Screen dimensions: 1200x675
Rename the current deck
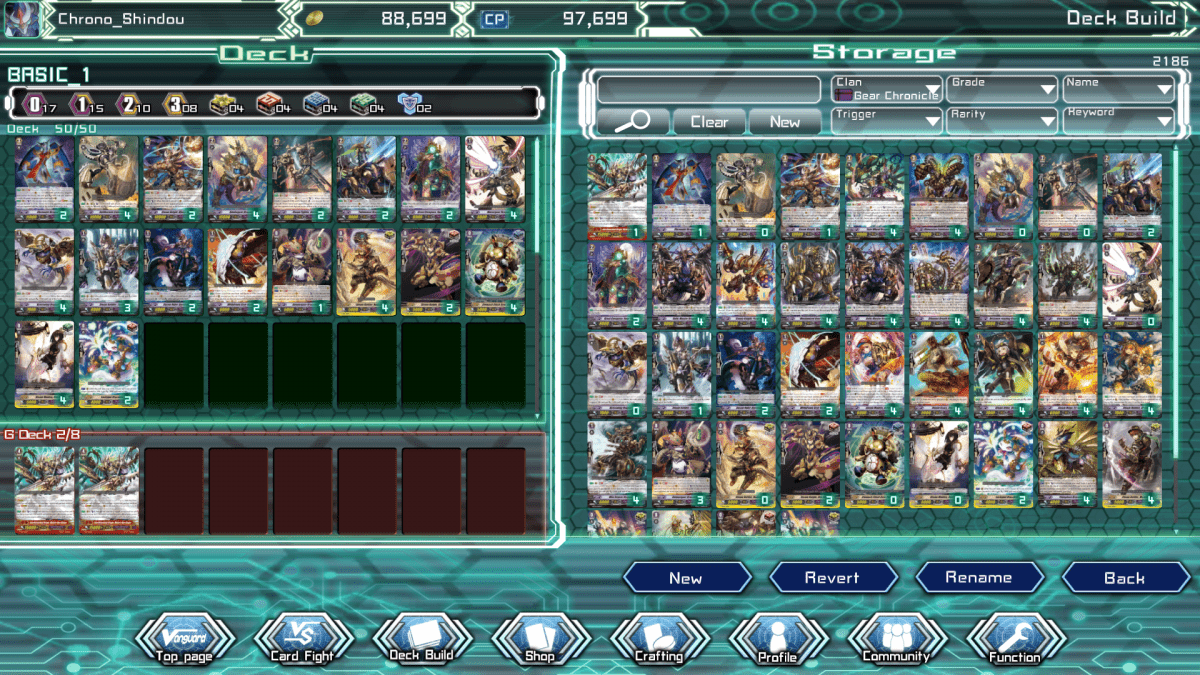(x=979, y=578)
